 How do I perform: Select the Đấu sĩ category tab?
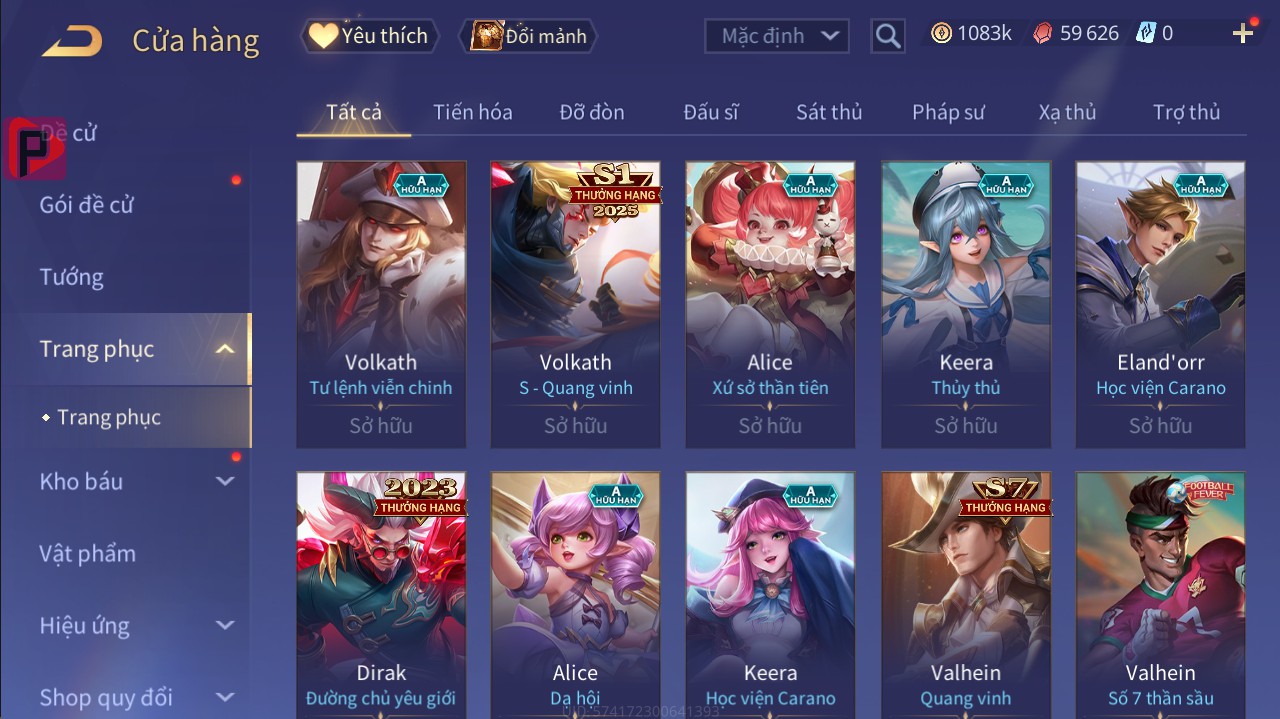[x=711, y=112]
